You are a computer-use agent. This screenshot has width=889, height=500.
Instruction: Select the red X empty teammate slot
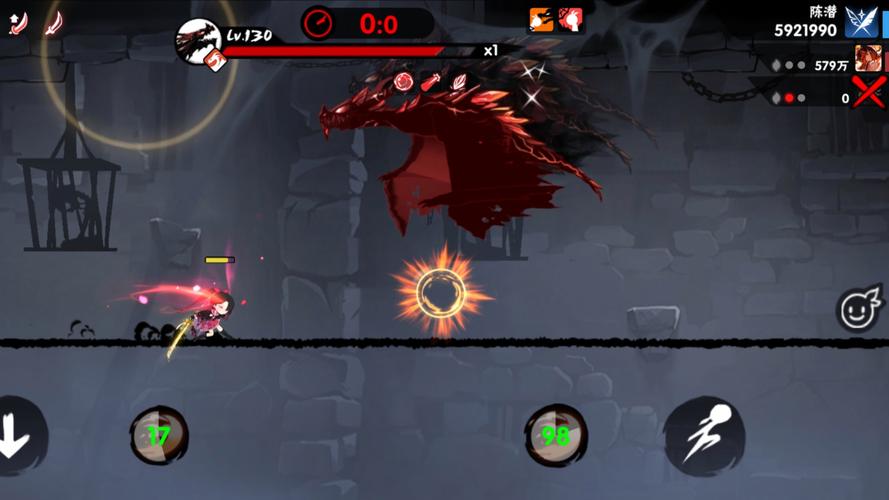[868, 94]
